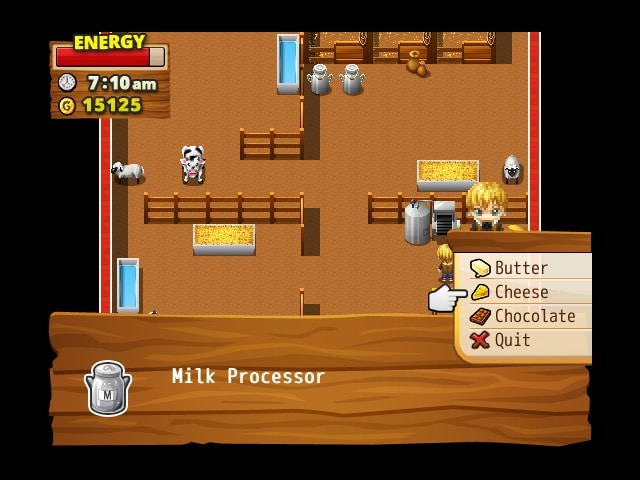This screenshot has width=640, height=480.
Task: Pick Chocolate in the milk processor menu
Action: pos(534,316)
